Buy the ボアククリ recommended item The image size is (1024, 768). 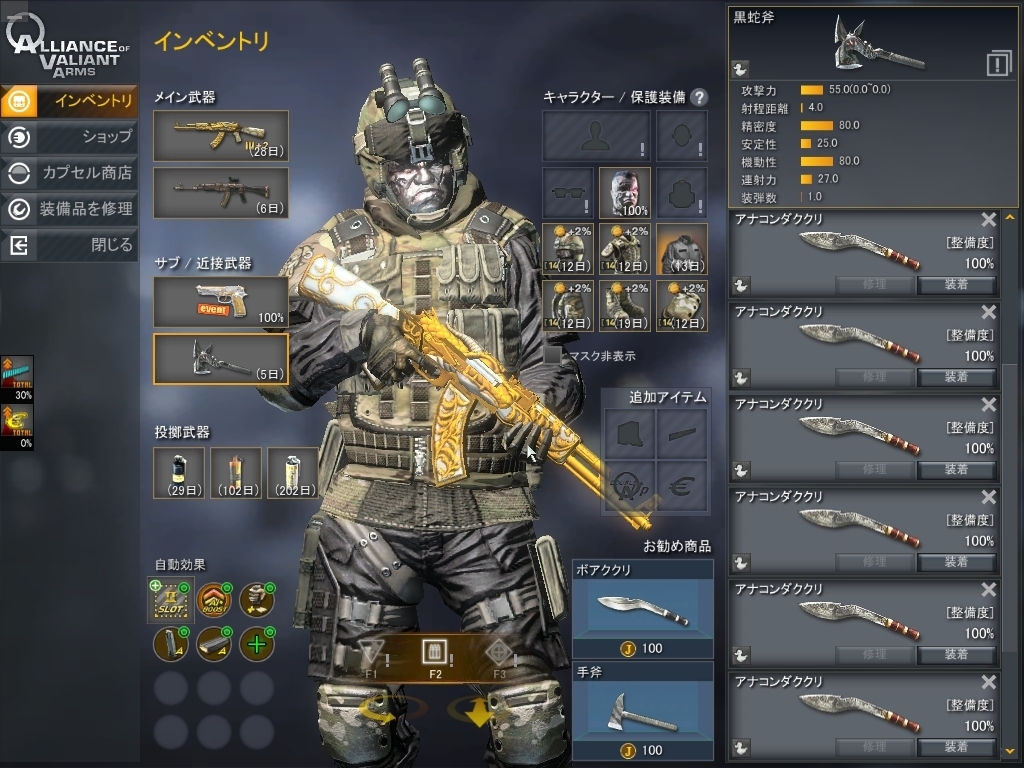(x=642, y=608)
